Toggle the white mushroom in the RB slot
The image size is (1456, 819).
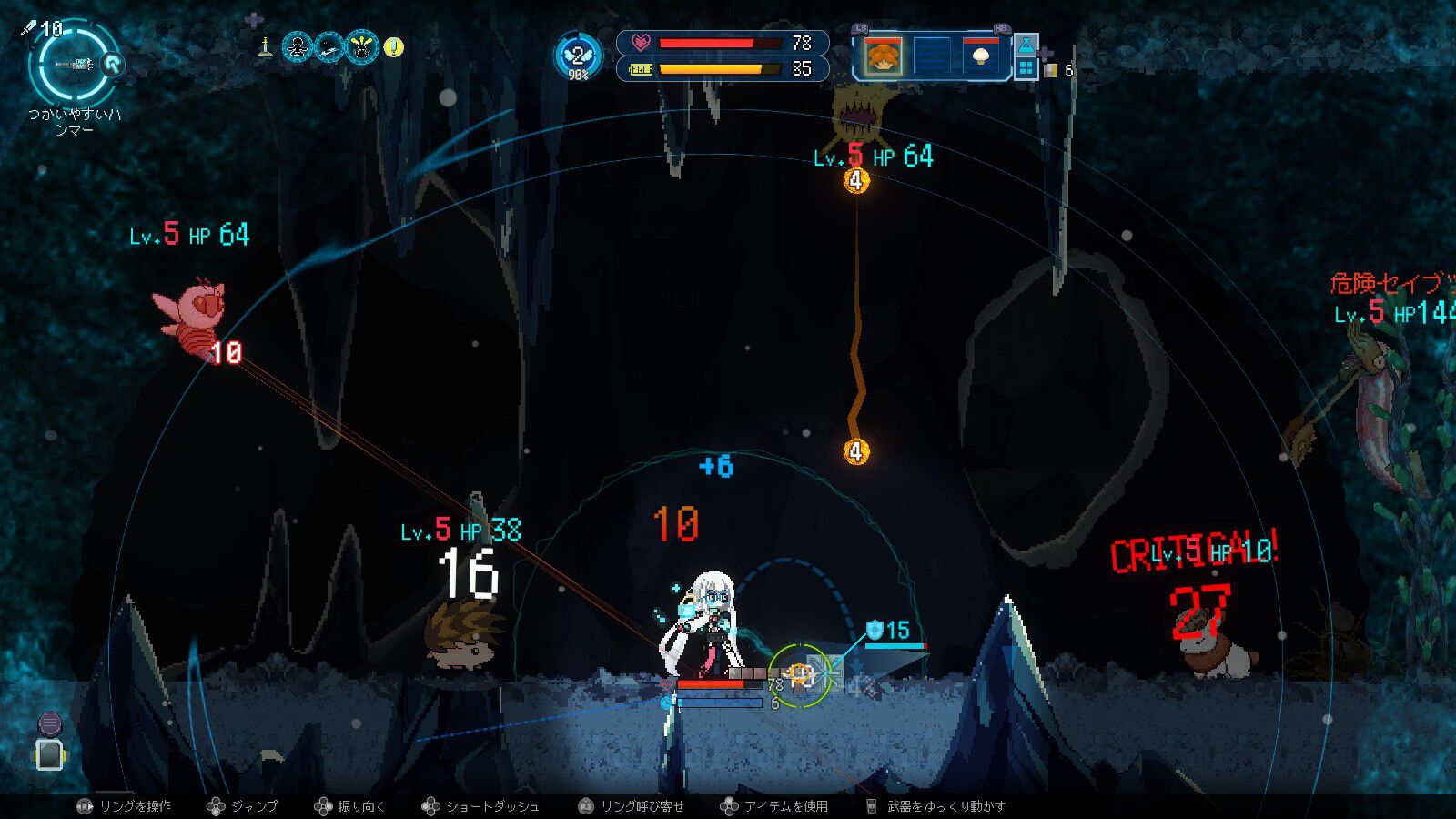[979, 56]
